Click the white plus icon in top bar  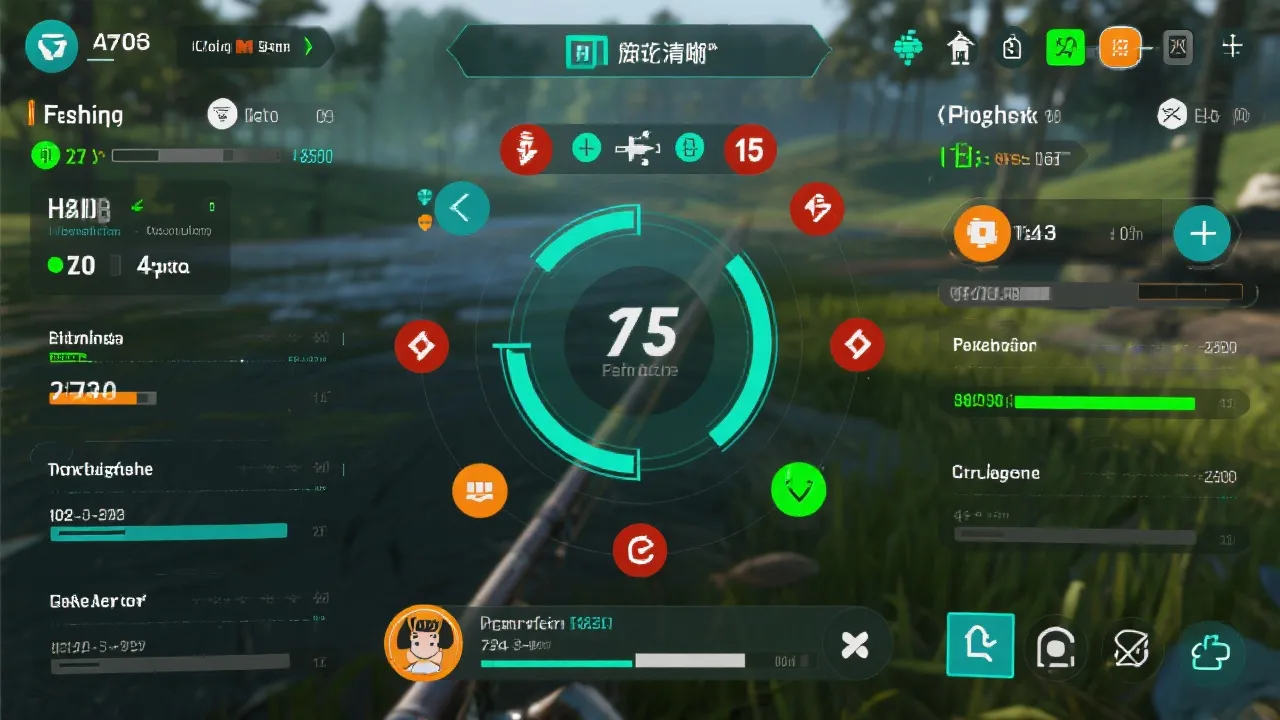pos(1232,46)
